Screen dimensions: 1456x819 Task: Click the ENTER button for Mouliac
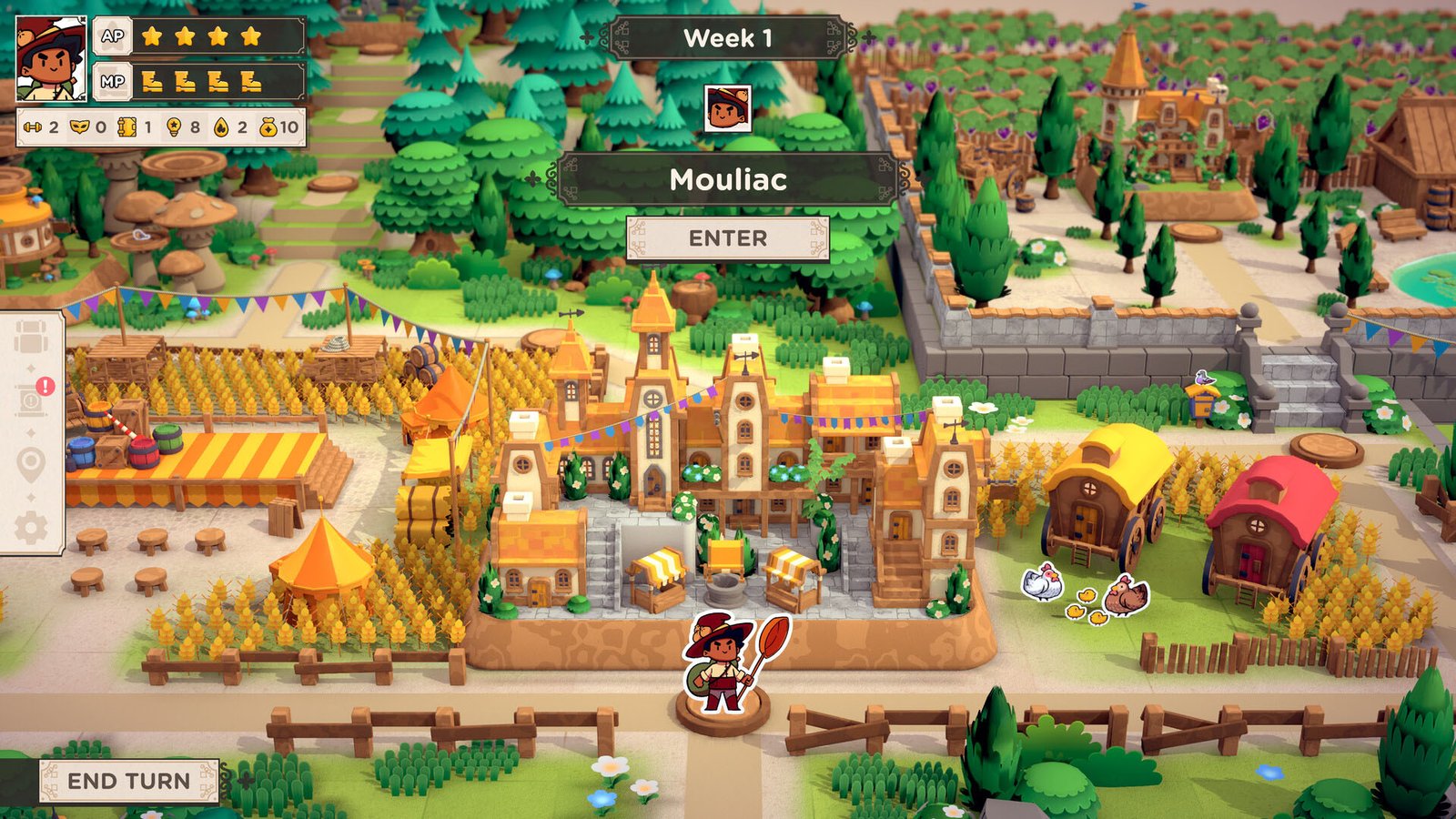point(727,238)
